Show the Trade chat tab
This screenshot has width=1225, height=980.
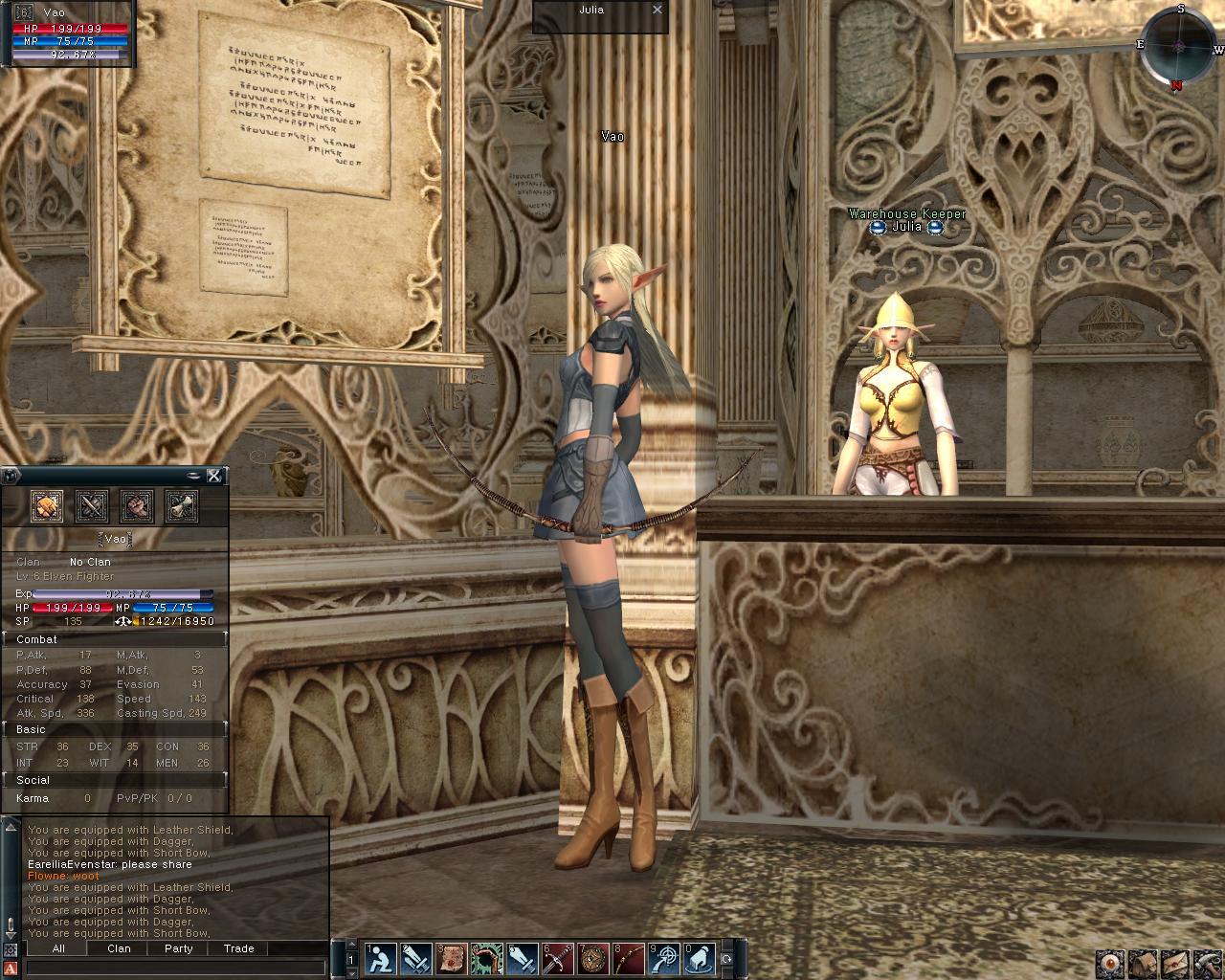click(239, 948)
